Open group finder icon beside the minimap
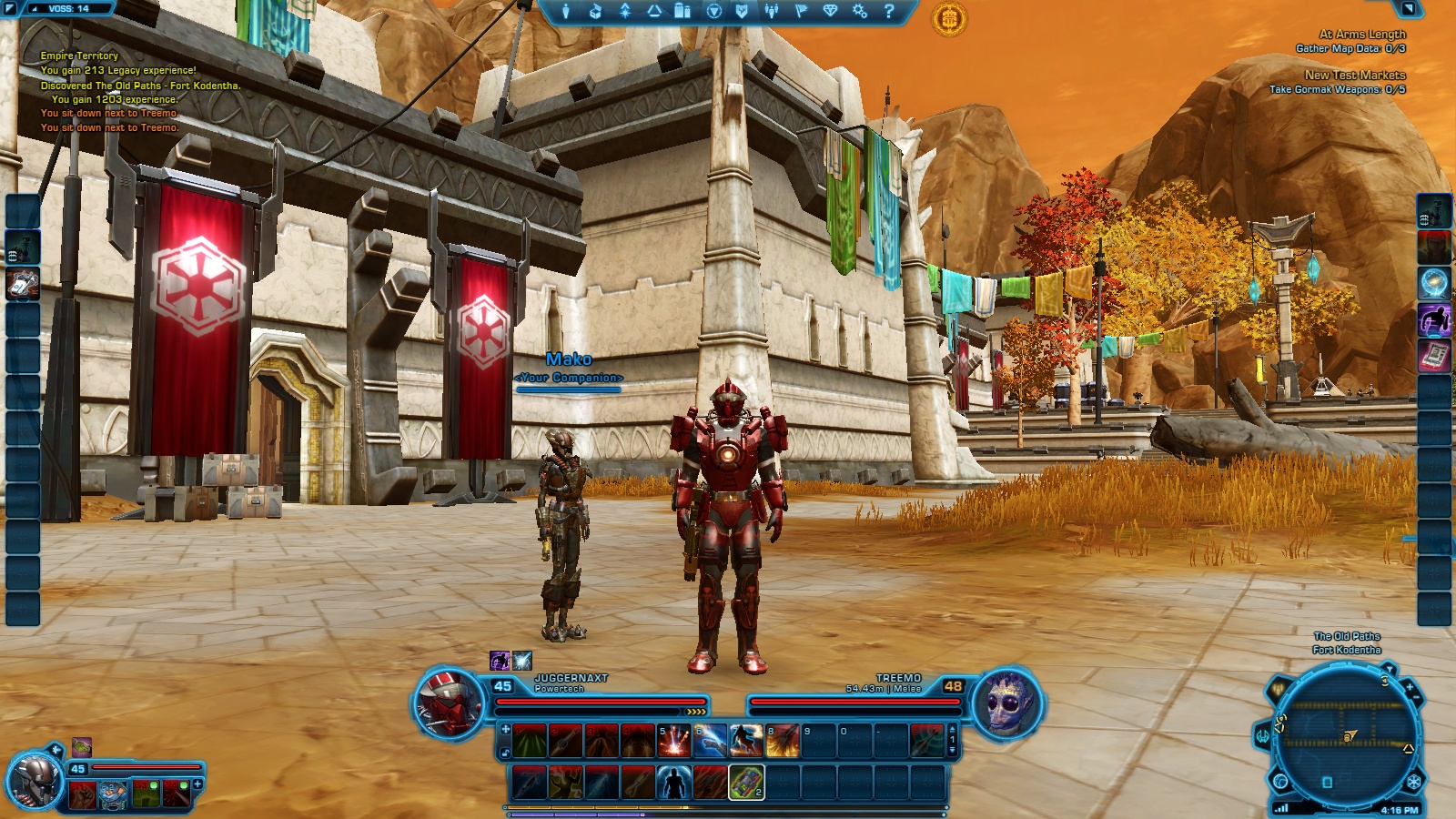The height and width of the screenshot is (819, 1456). coord(1278,688)
